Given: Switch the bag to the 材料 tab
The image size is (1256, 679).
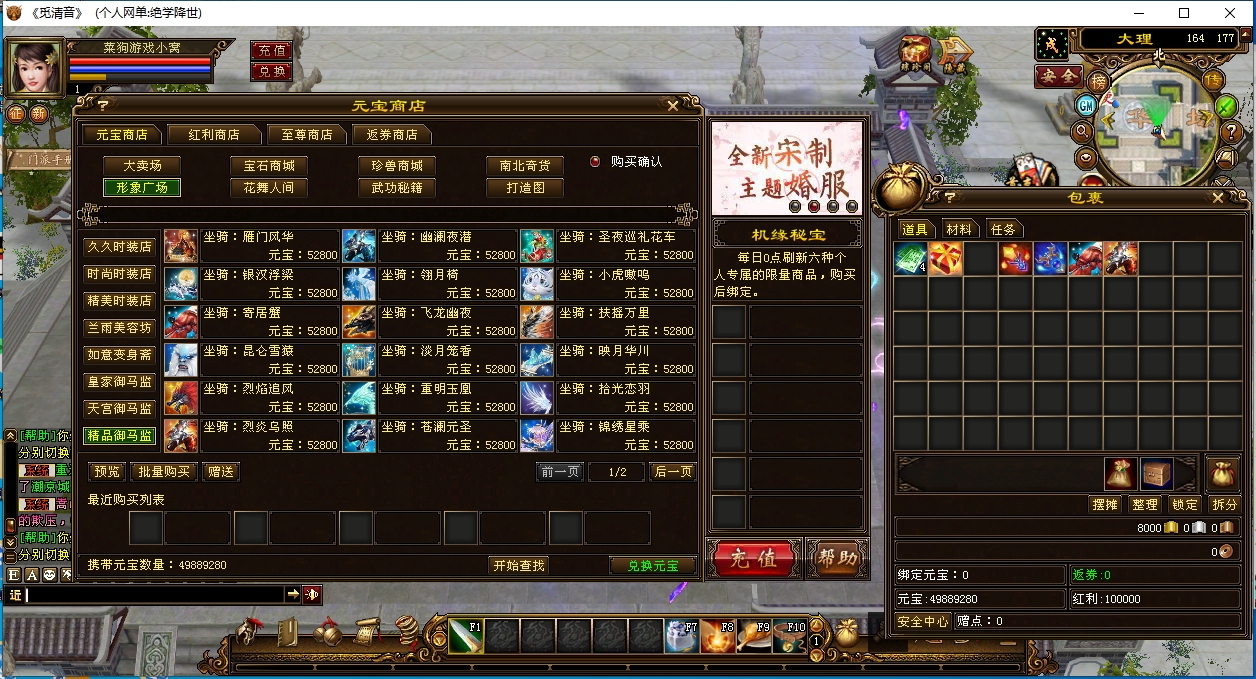Looking at the screenshot, I should pyautogui.click(x=958, y=229).
